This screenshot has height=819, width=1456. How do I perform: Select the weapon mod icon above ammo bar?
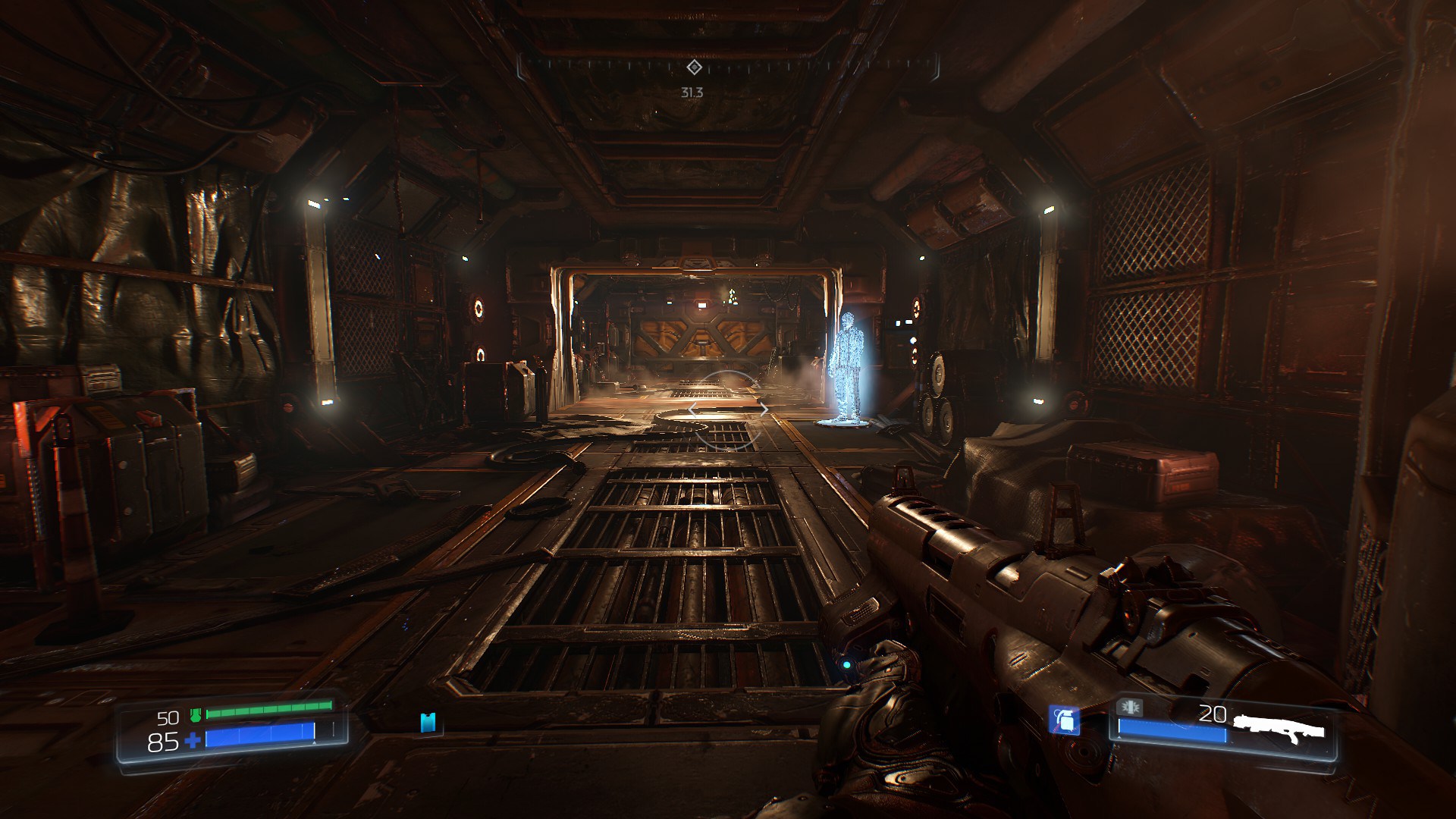pos(1130,708)
